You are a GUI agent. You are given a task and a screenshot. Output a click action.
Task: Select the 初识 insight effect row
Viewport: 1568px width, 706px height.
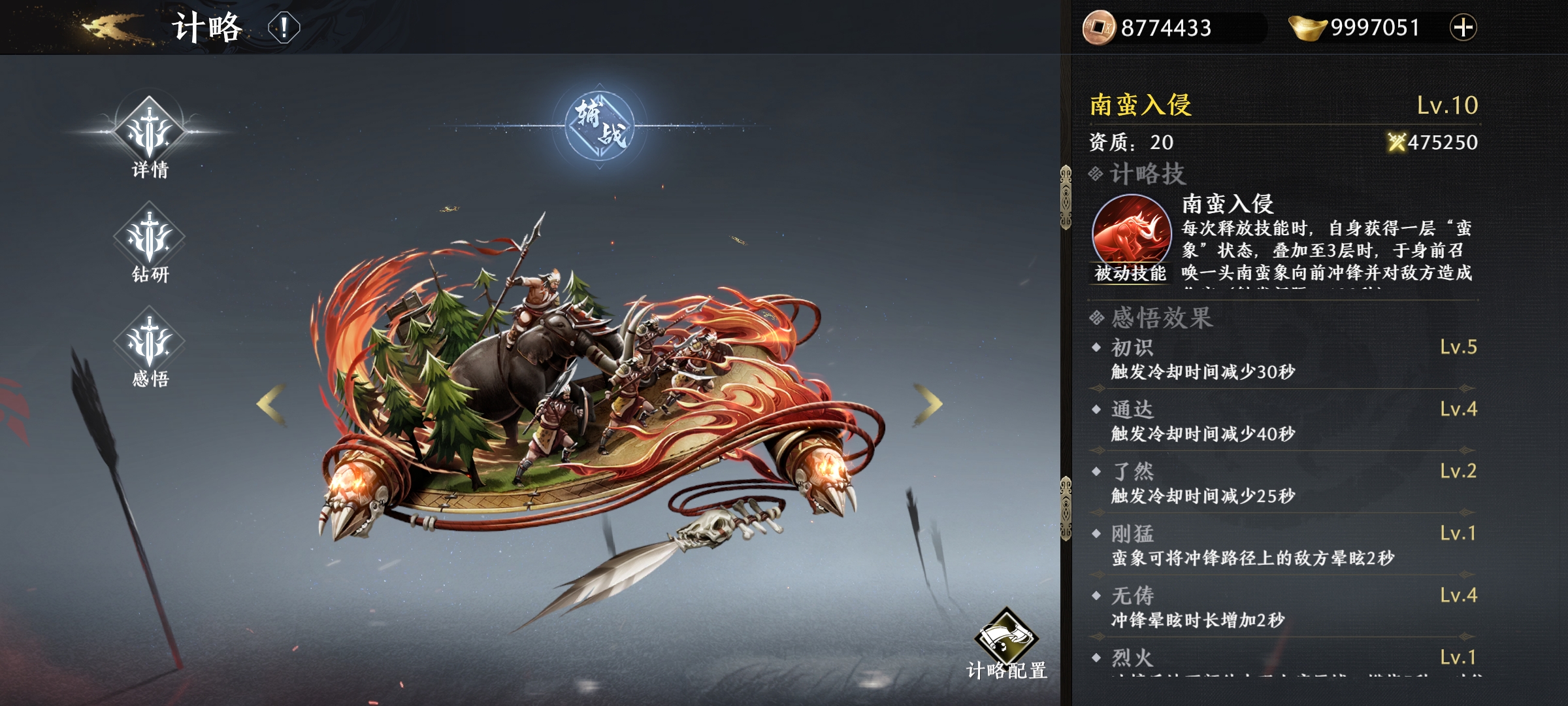[x=1284, y=359]
